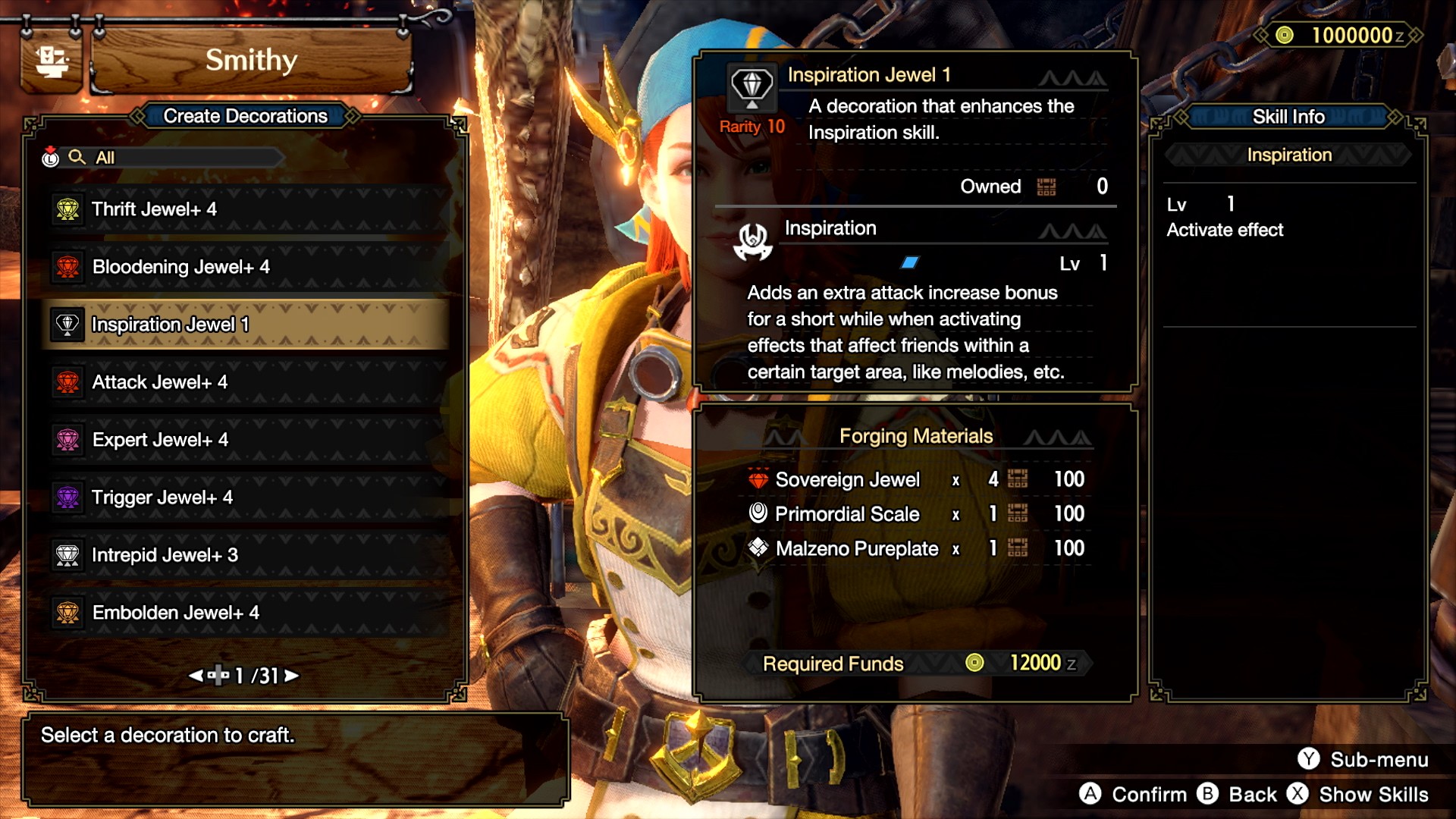The height and width of the screenshot is (819, 1456).
Task: Choose Trigger Jewel+ 4 entry
Action: [246, 497]
